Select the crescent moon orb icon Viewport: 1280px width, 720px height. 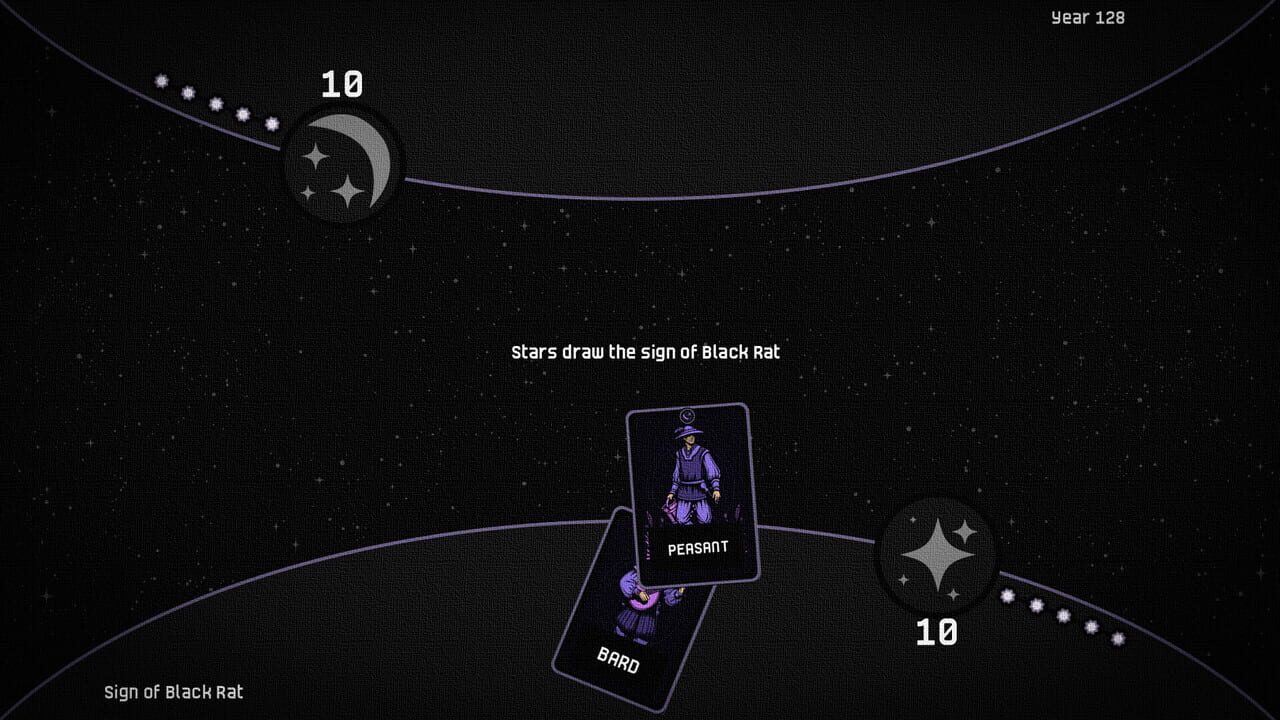[x=342, y=163]
